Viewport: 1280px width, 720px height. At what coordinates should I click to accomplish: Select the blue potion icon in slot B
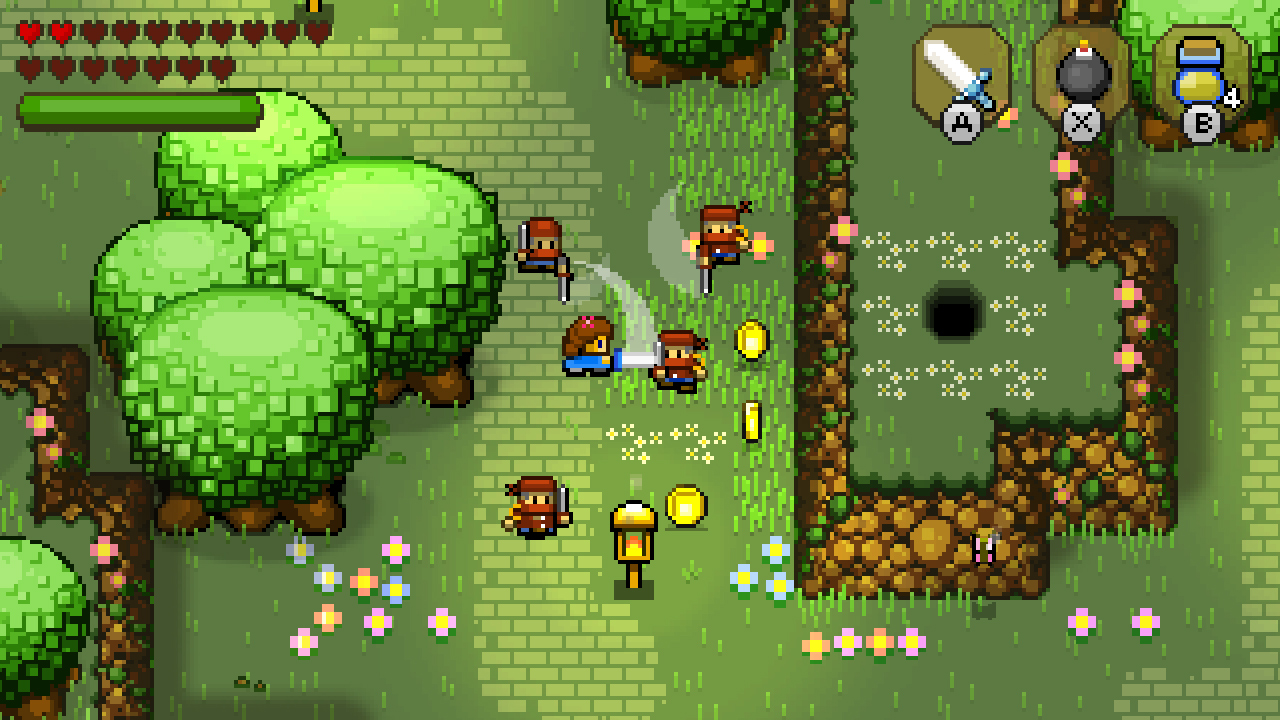1200,70
